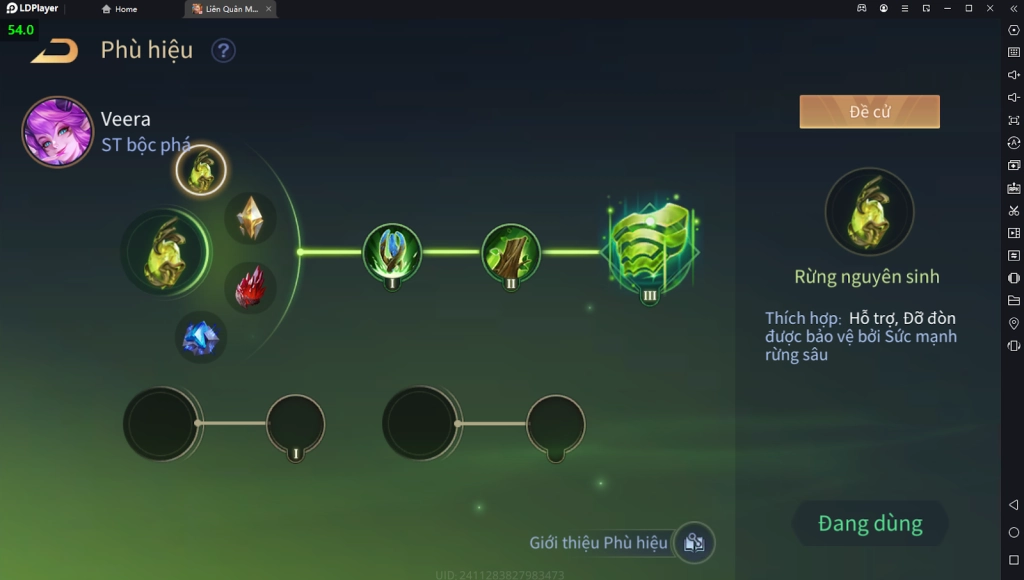
Task: Choose the red crystal emblem branch
Action: [250, 287]
